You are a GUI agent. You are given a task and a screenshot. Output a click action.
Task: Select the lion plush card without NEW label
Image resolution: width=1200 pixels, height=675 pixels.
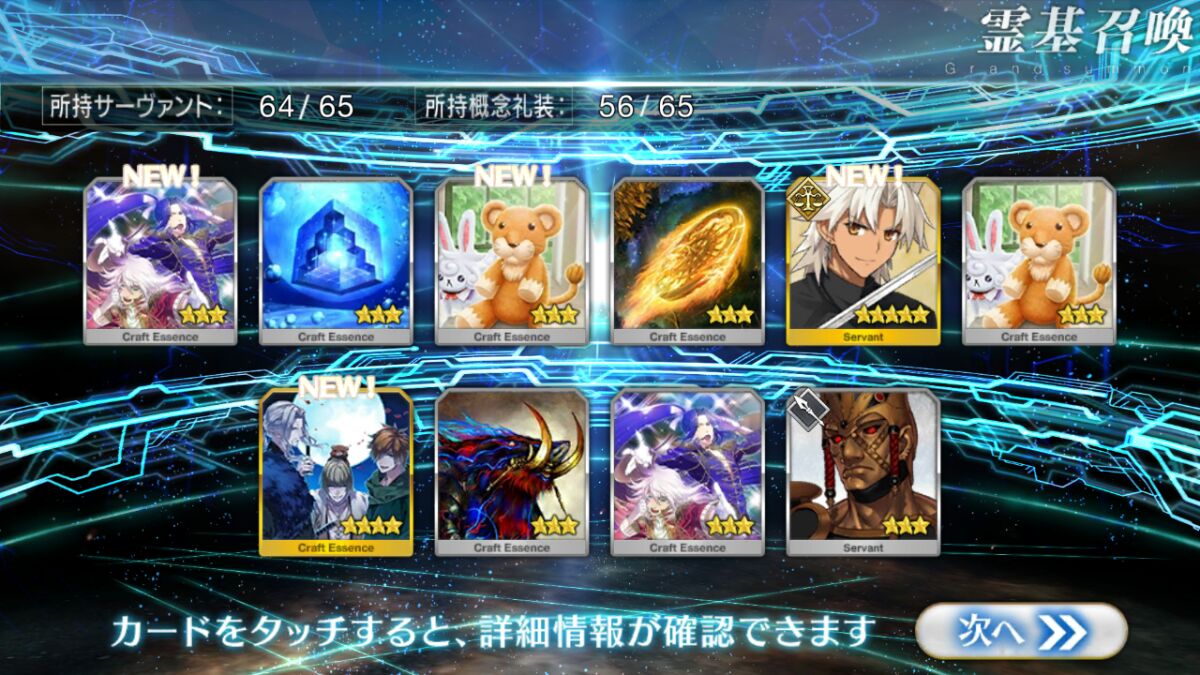click(x=1039, y=262)
